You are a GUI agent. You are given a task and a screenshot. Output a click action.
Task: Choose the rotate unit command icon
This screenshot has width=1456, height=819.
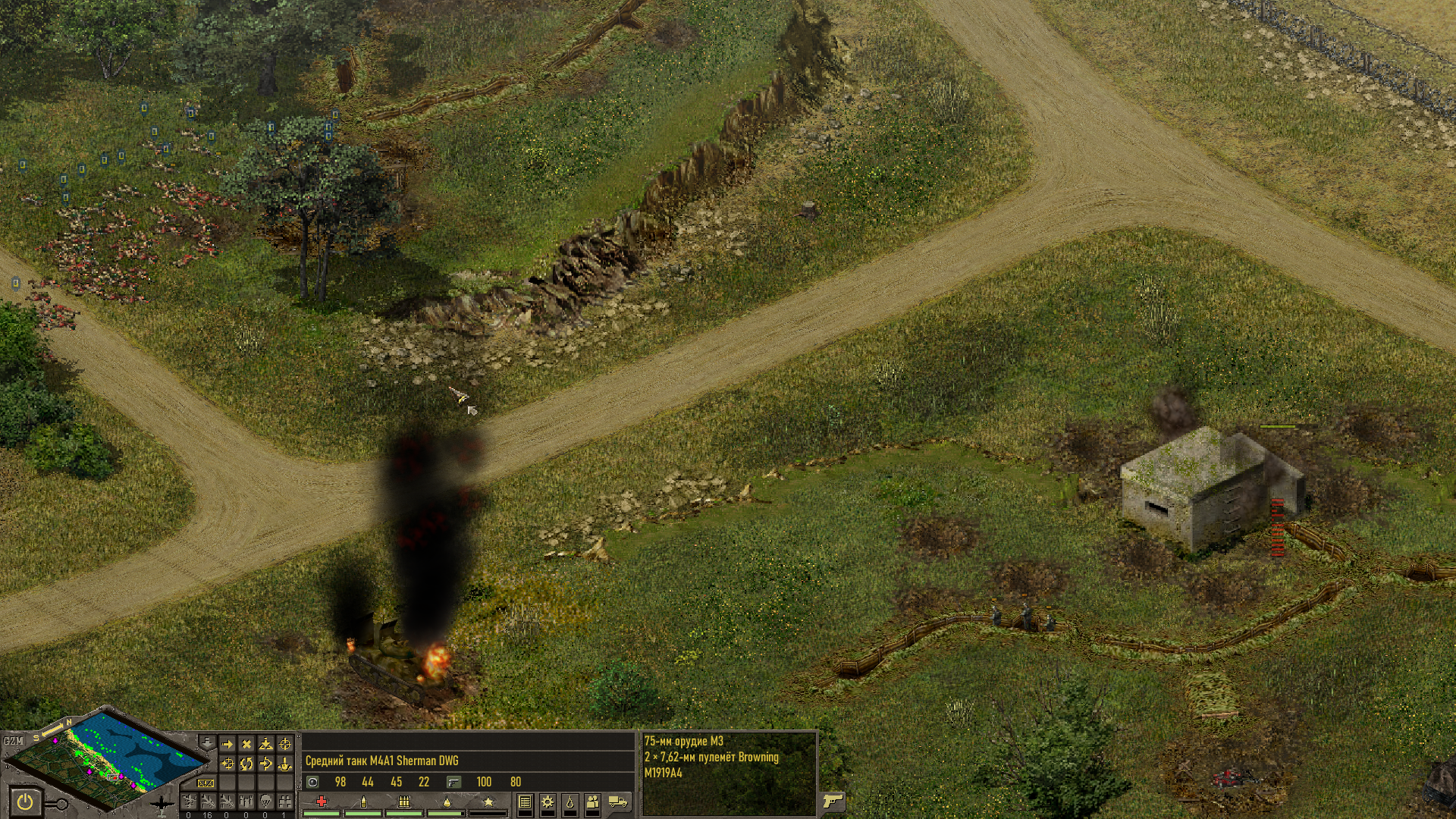pyautogui.click(x=246, y=764)
